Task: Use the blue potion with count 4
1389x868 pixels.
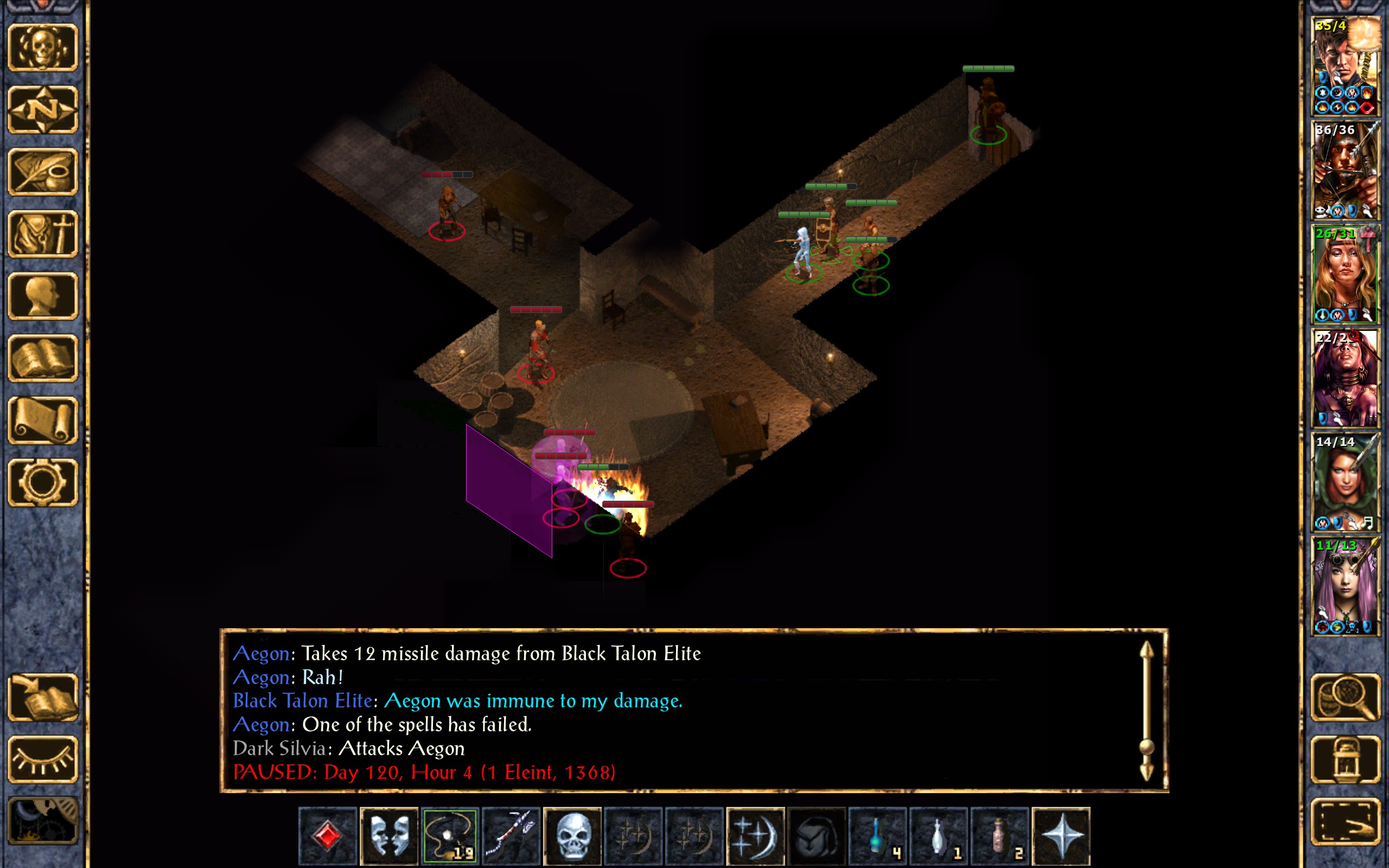Action: 877,835
